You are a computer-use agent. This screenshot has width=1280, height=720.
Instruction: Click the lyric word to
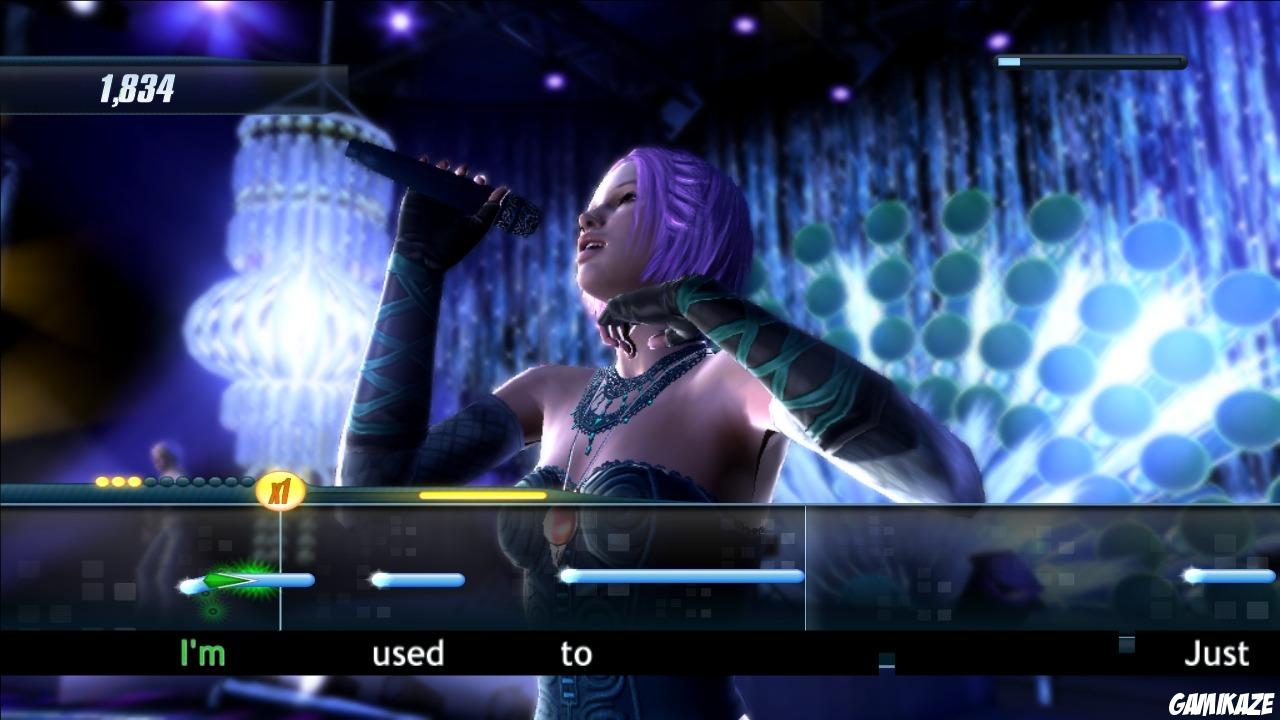click(577, 655)
